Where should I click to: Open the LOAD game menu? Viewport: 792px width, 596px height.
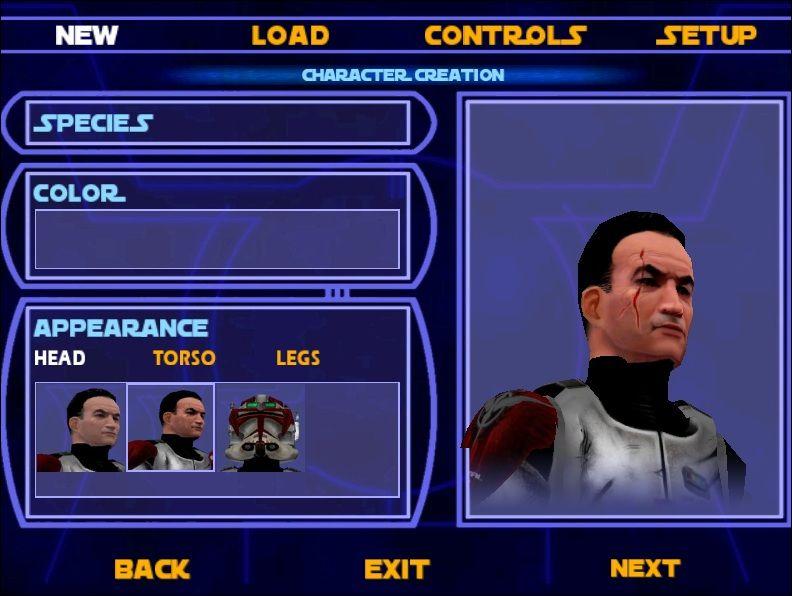pyautogui.click(x=290, y=36)
